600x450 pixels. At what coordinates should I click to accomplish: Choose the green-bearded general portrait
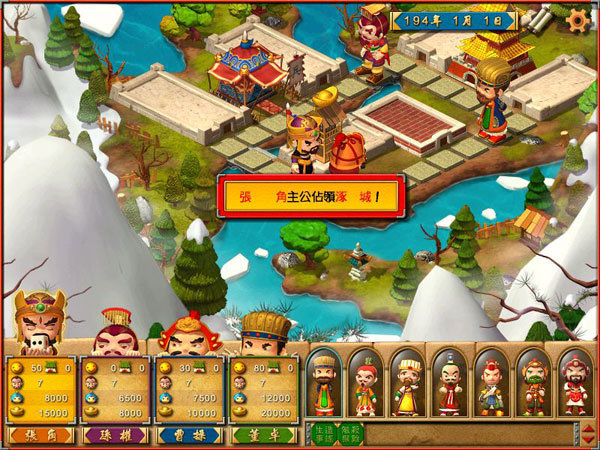(x=533, y=382)
